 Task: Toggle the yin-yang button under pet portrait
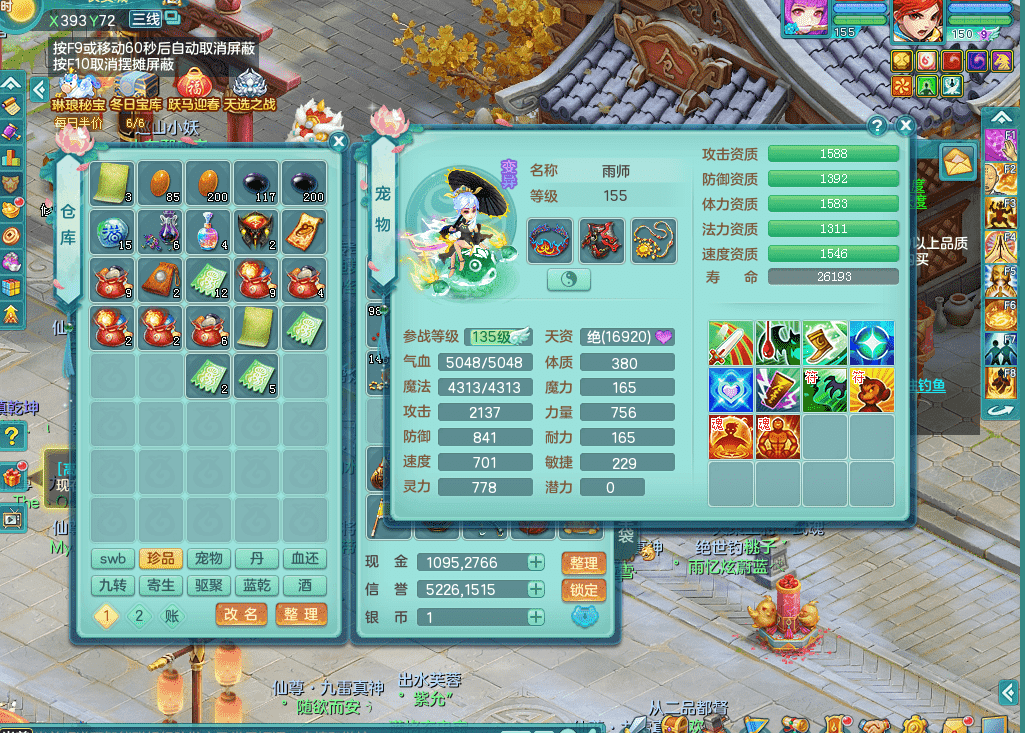click(x=569, y=281)
